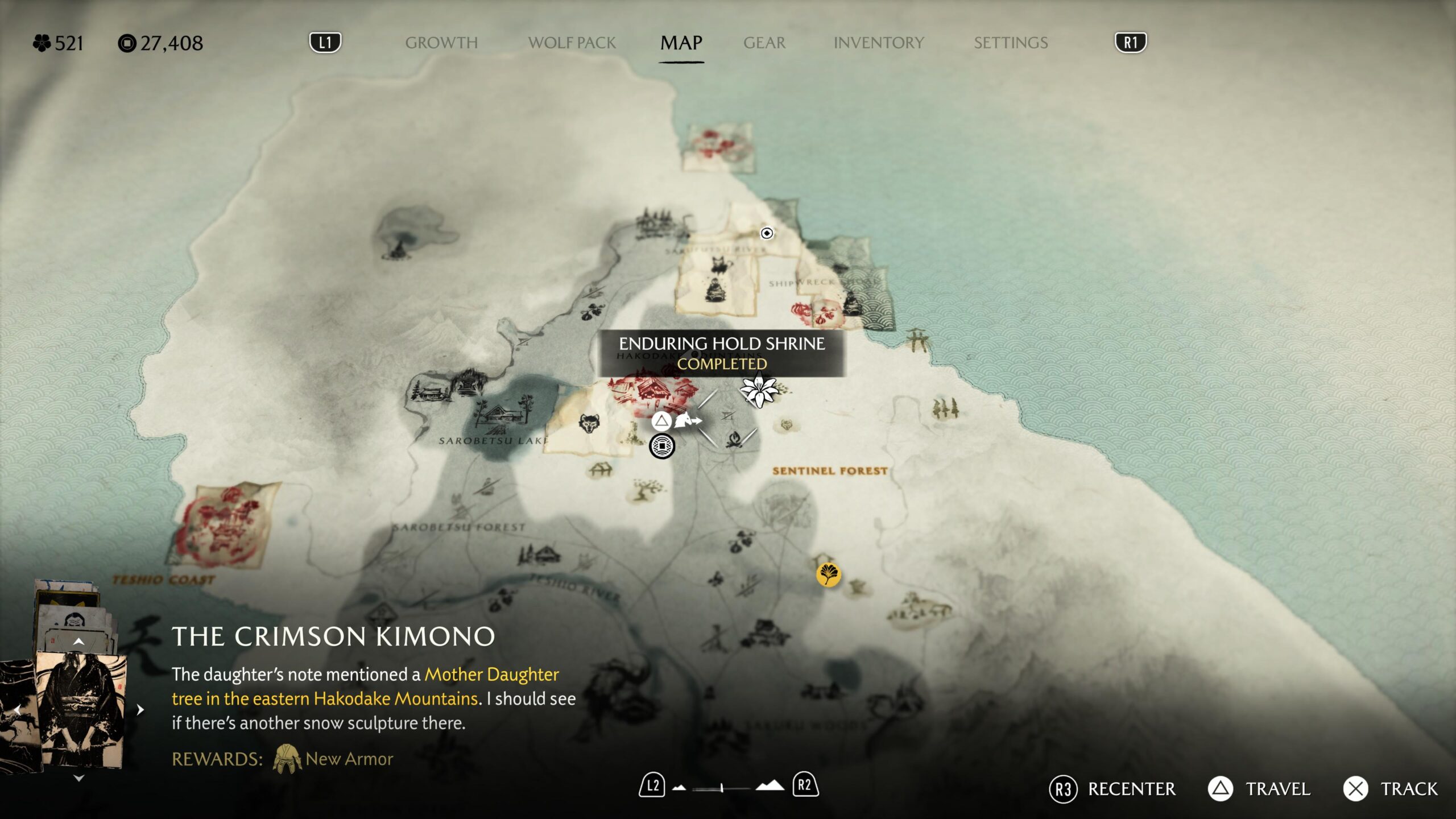The image size is (1456, 819).
Task: Select the Enduring Hold Shrine flower marker
Action: (x=759, y=391)
